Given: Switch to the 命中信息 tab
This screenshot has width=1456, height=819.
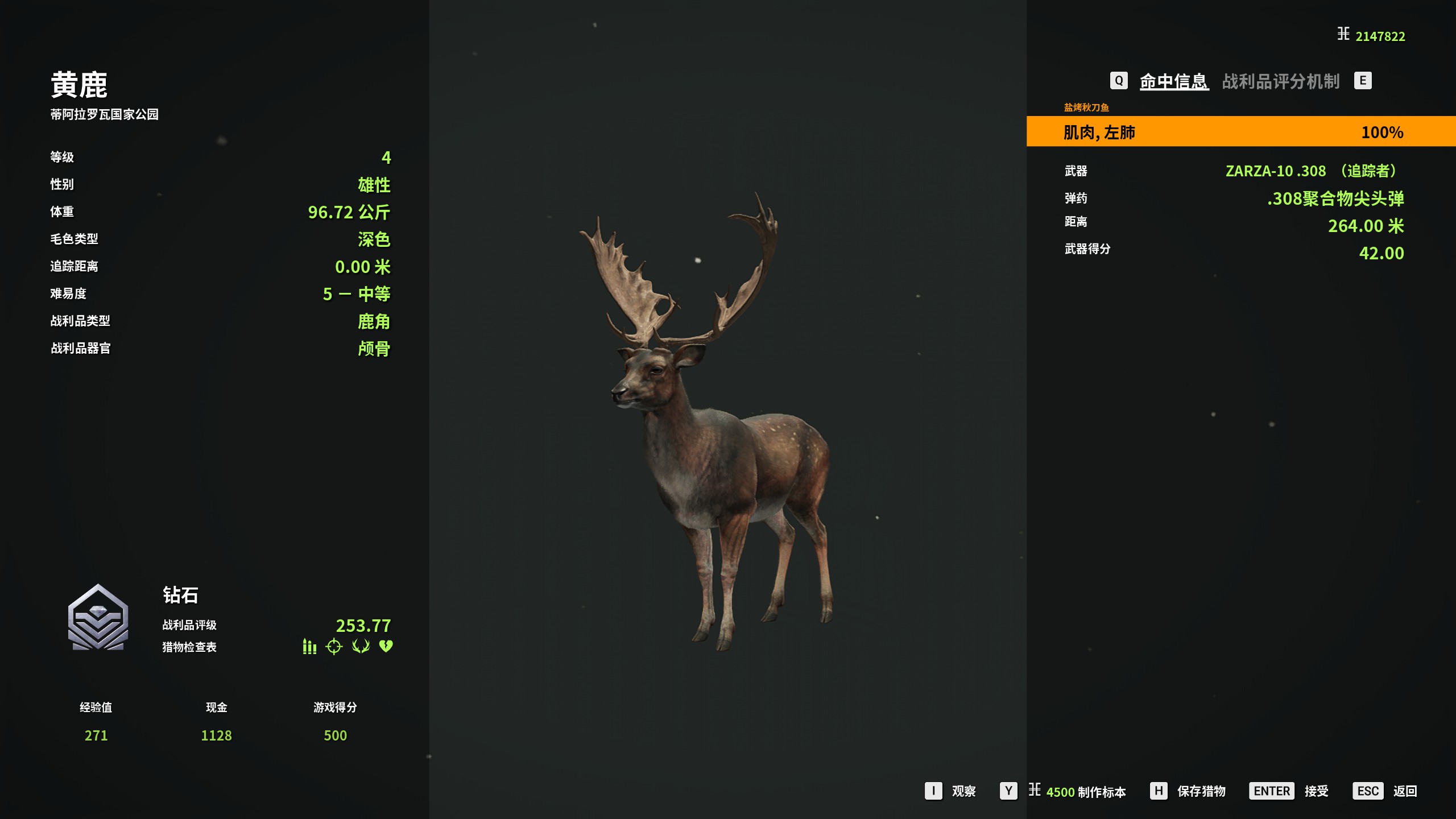Looking at the screenshot, I should (1173, 81).
